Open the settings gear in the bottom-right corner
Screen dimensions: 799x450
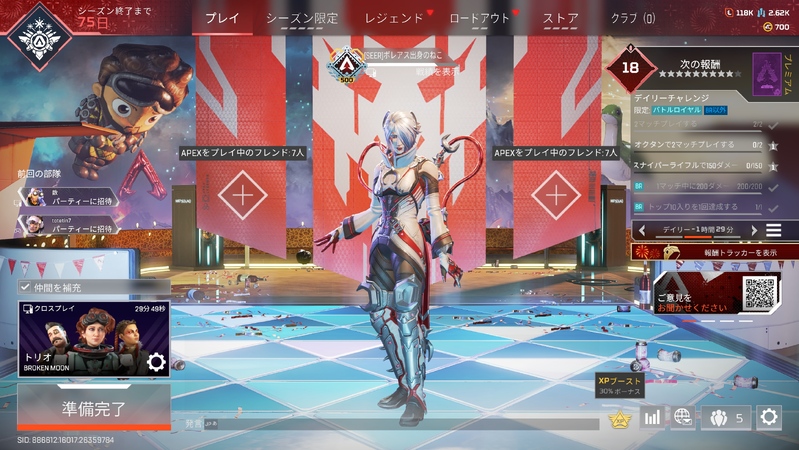point(769,417)
